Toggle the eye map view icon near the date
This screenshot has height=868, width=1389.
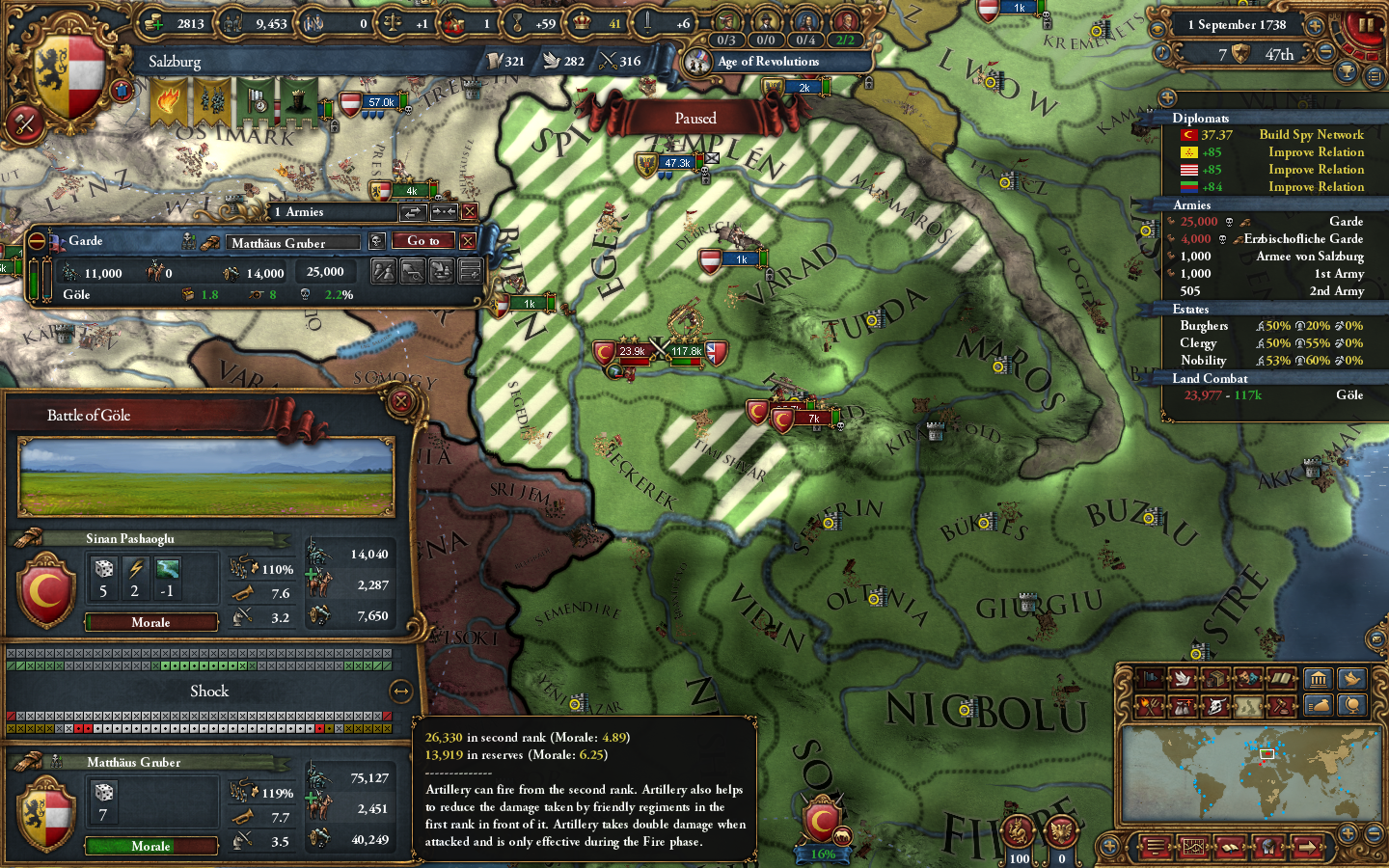[1157, 28]
